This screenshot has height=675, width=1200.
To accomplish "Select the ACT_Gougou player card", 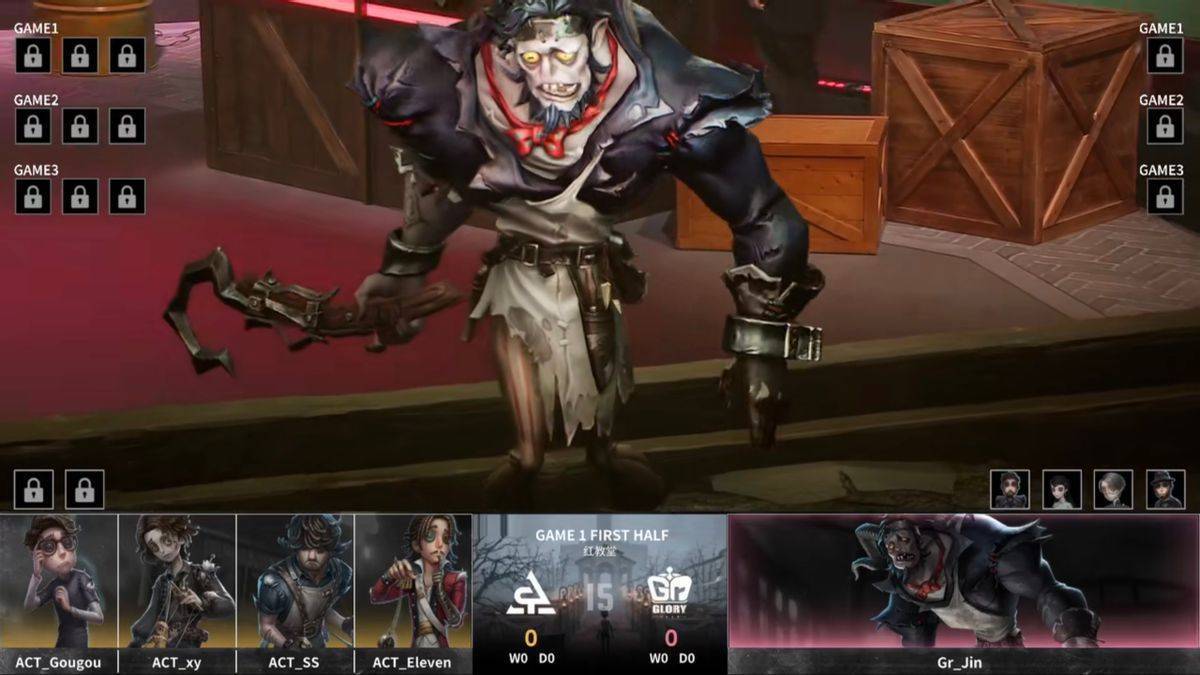I will pos(59,592).
